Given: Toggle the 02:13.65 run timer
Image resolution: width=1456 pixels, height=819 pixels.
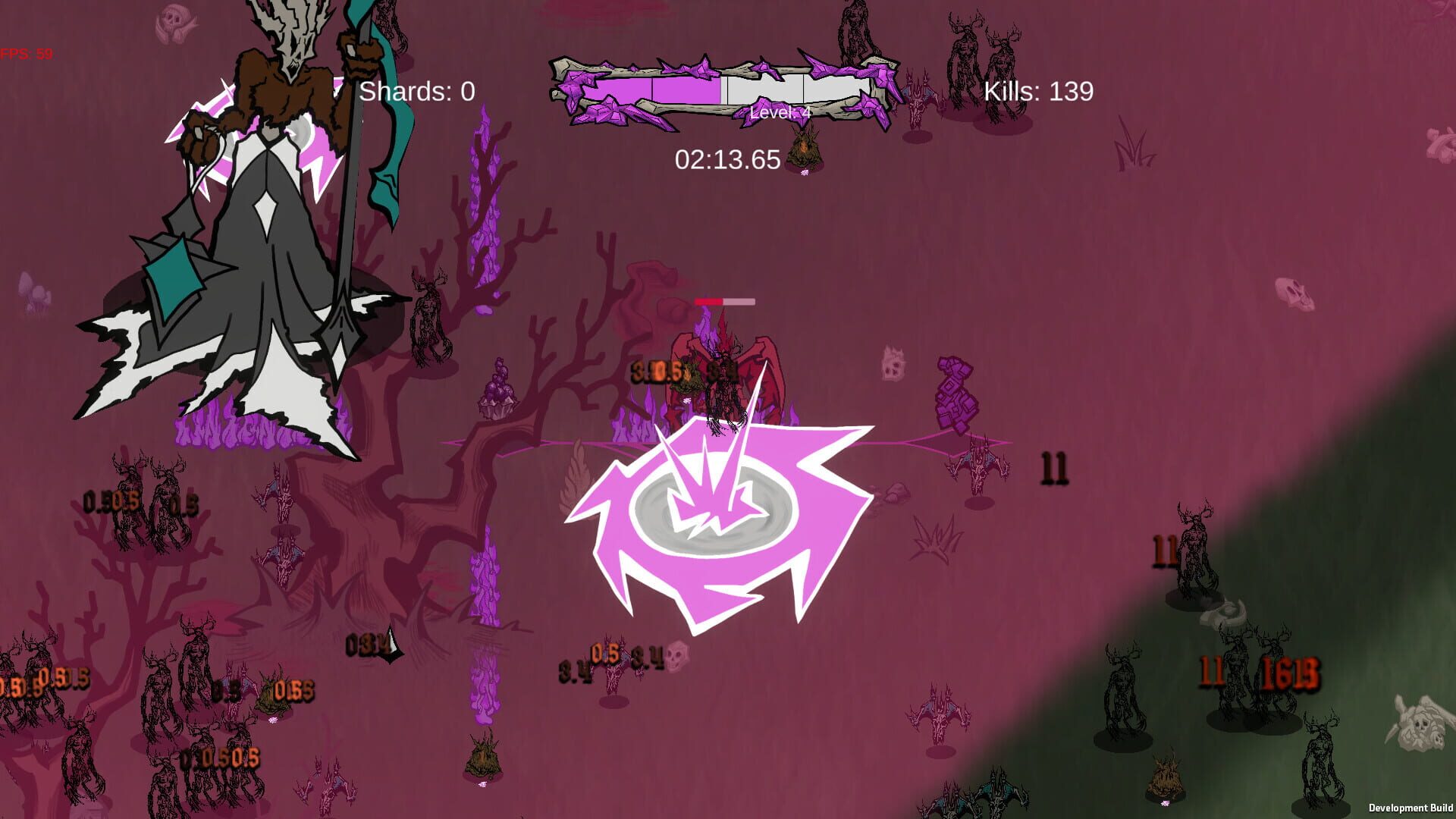Looking at the screenshot, I should point(726,159).
